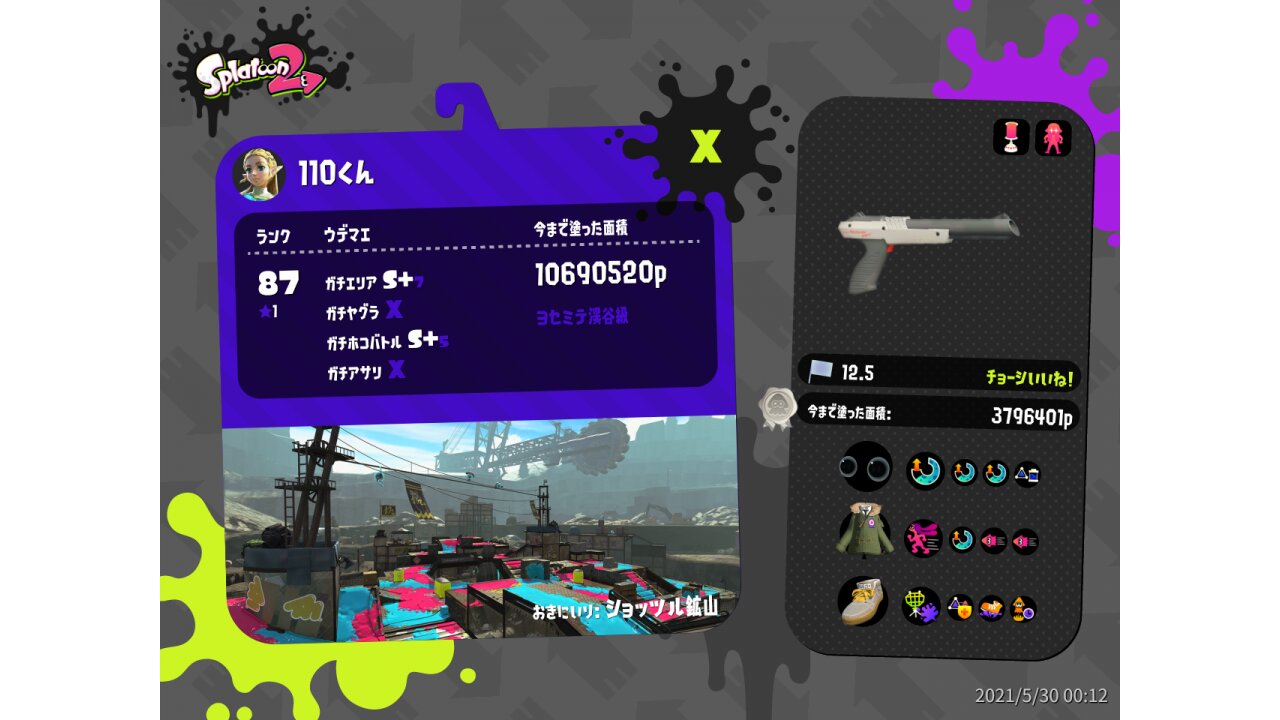Select the tan sneaker shoes gear
The image size is (1280, 720).
tap(865, 600)
